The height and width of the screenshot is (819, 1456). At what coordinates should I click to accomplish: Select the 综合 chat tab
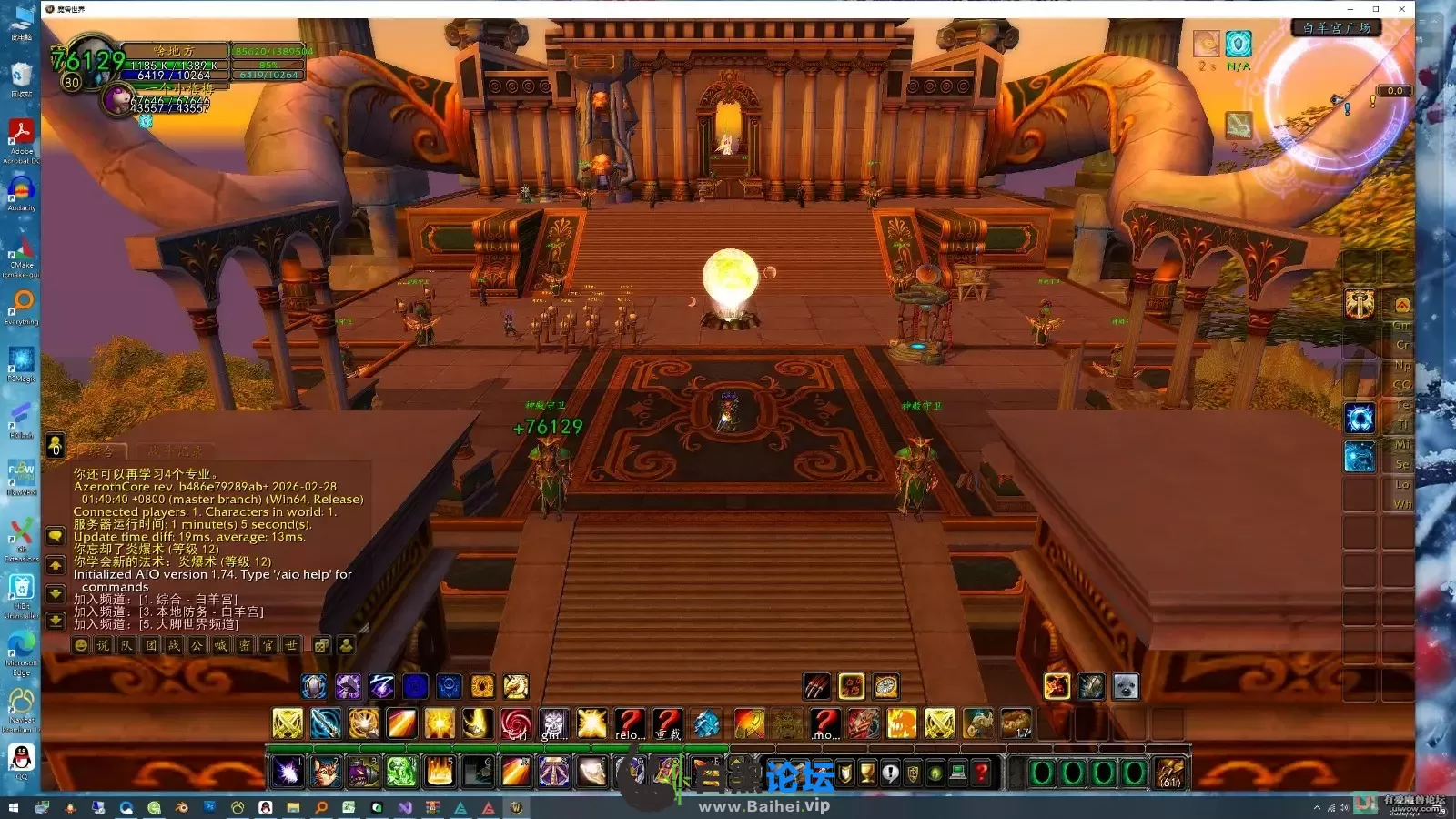pos(102,451)
